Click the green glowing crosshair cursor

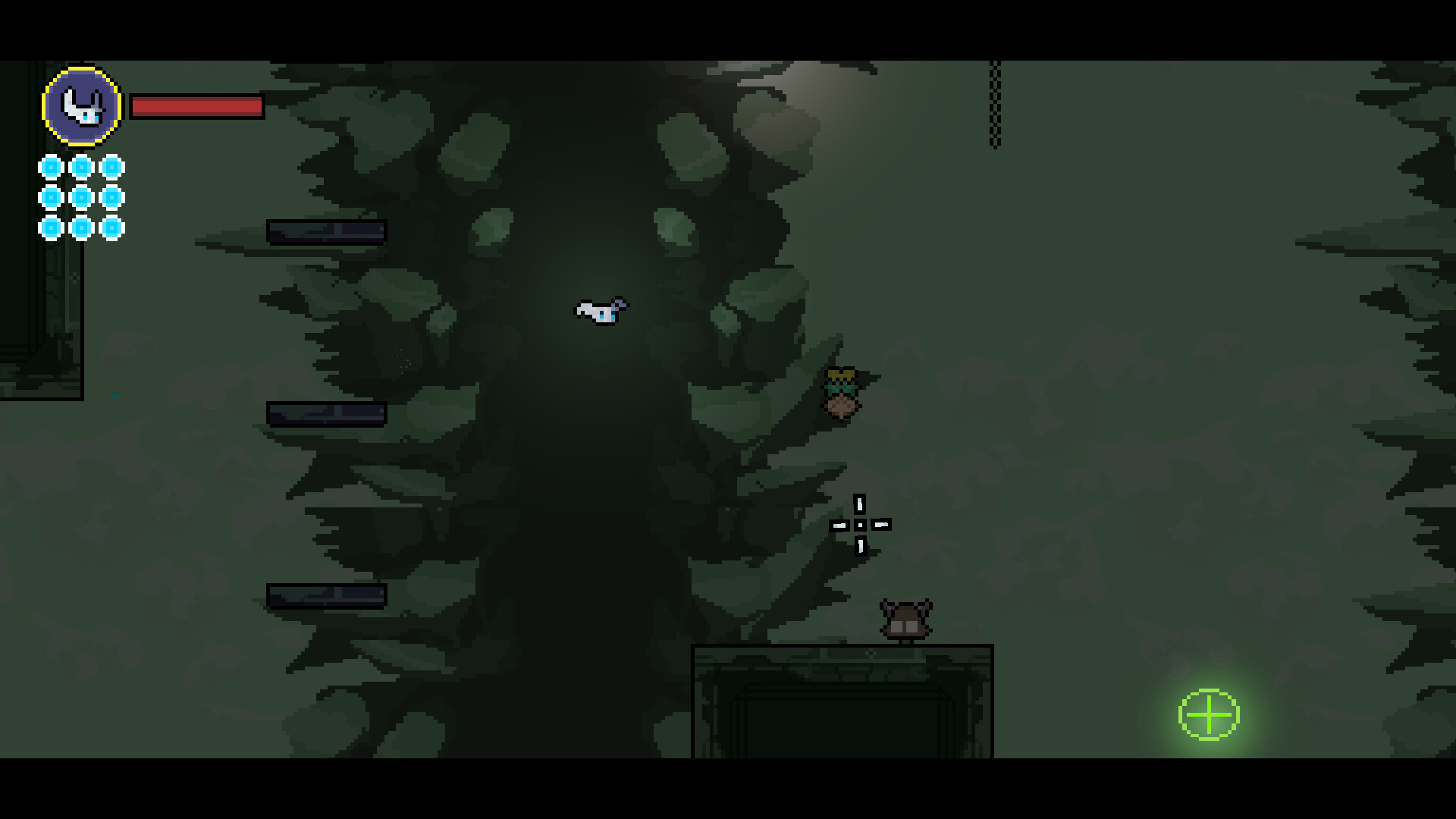[x=1208, y=714]
